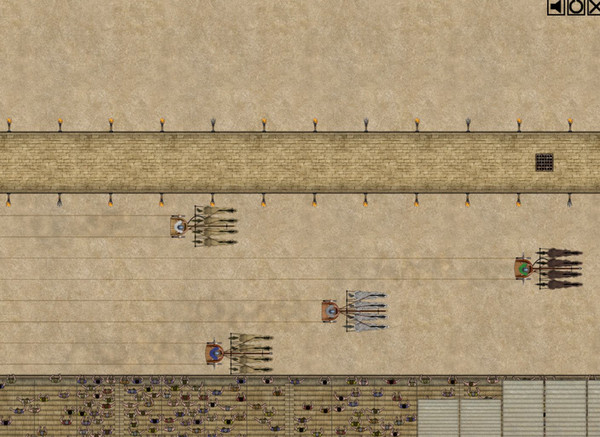The image size is (600, 437).
Task: Click the circle icon button
Action: point(575,7)
